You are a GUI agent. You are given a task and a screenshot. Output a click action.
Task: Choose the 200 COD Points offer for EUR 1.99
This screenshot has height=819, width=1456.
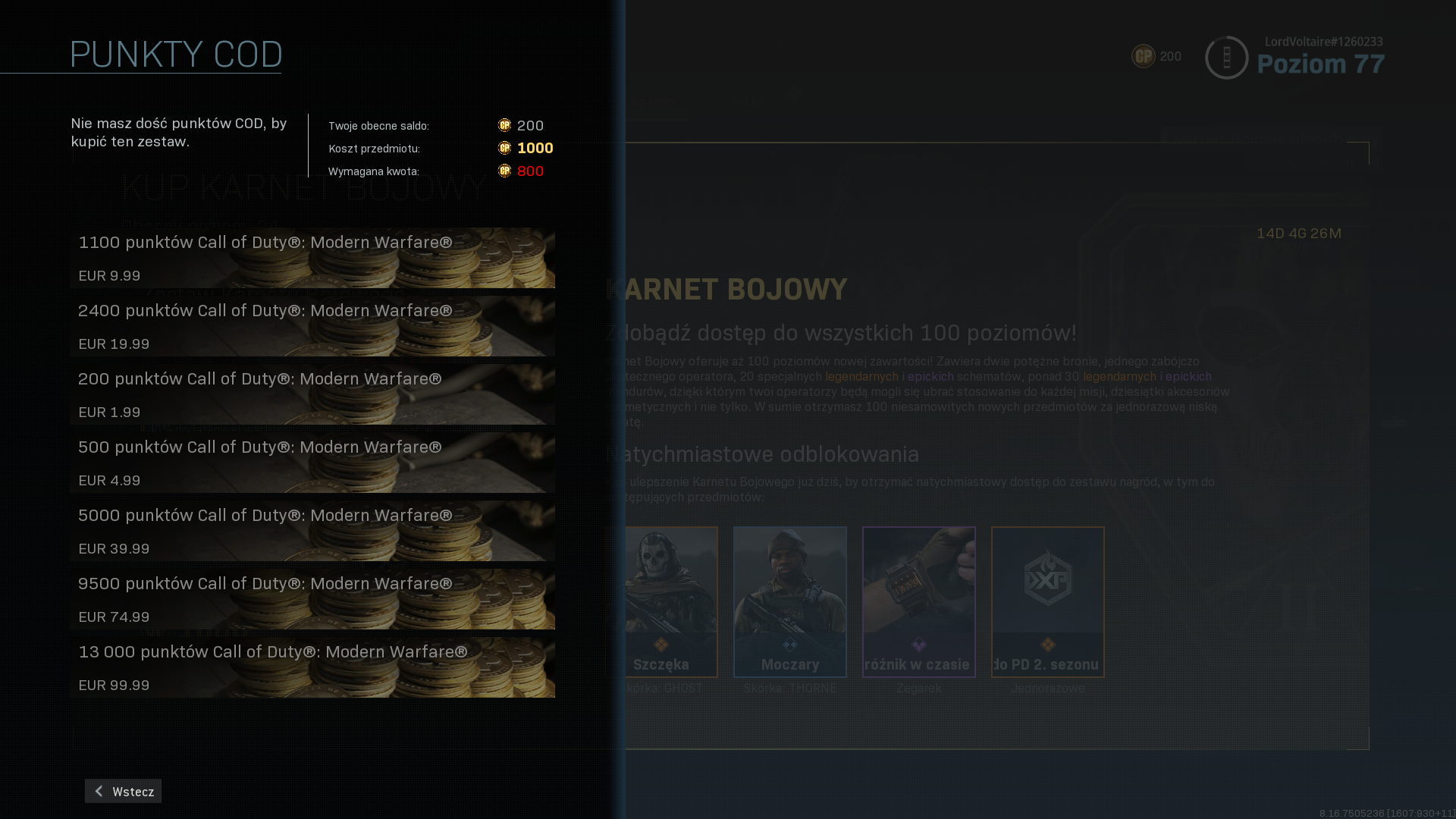[311, 394]
